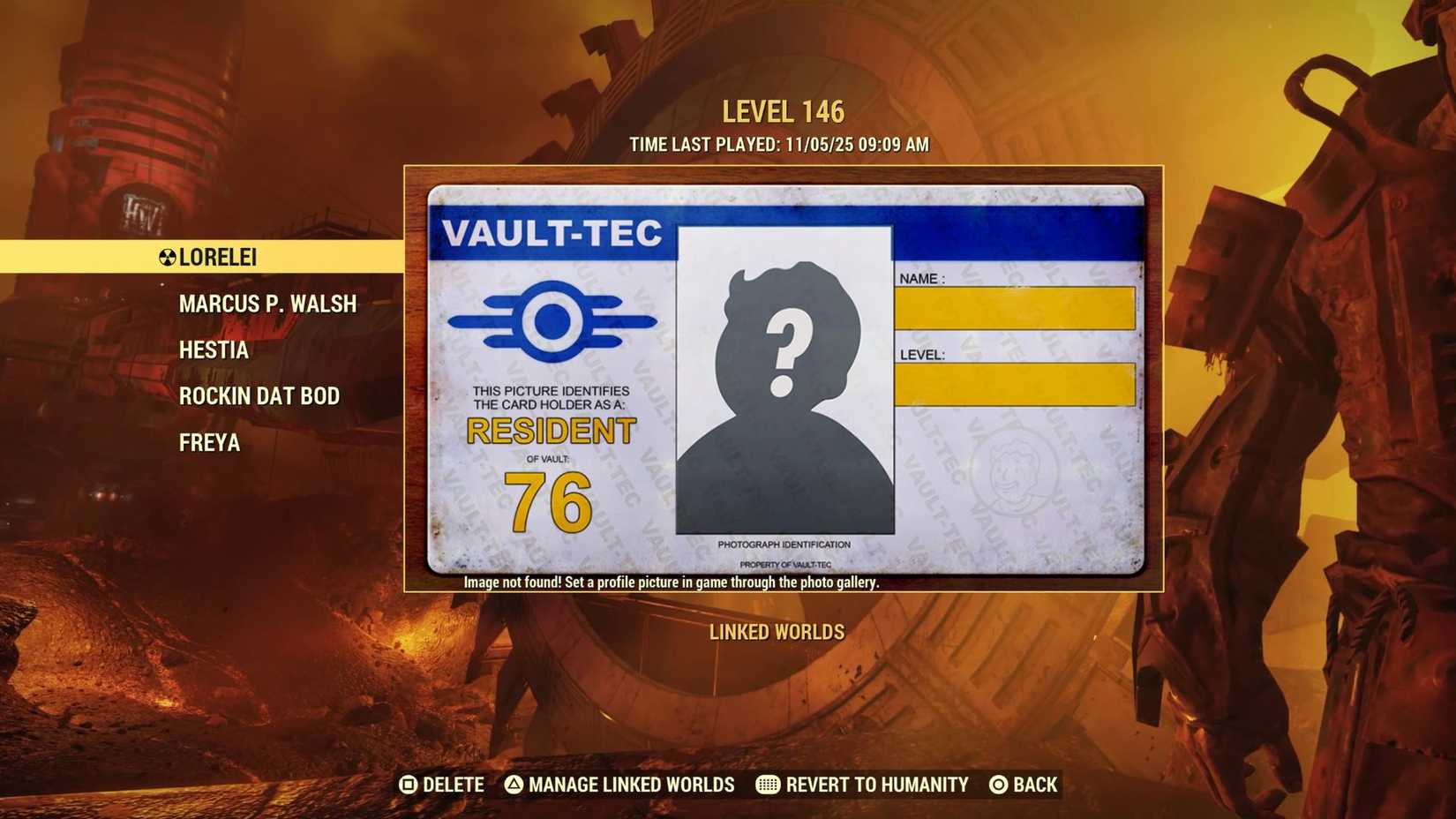The height and width of the screenshot is (819, 1456).
Task: Select the character Hestia
Action: pyautogui.click(x=213, y=349)
